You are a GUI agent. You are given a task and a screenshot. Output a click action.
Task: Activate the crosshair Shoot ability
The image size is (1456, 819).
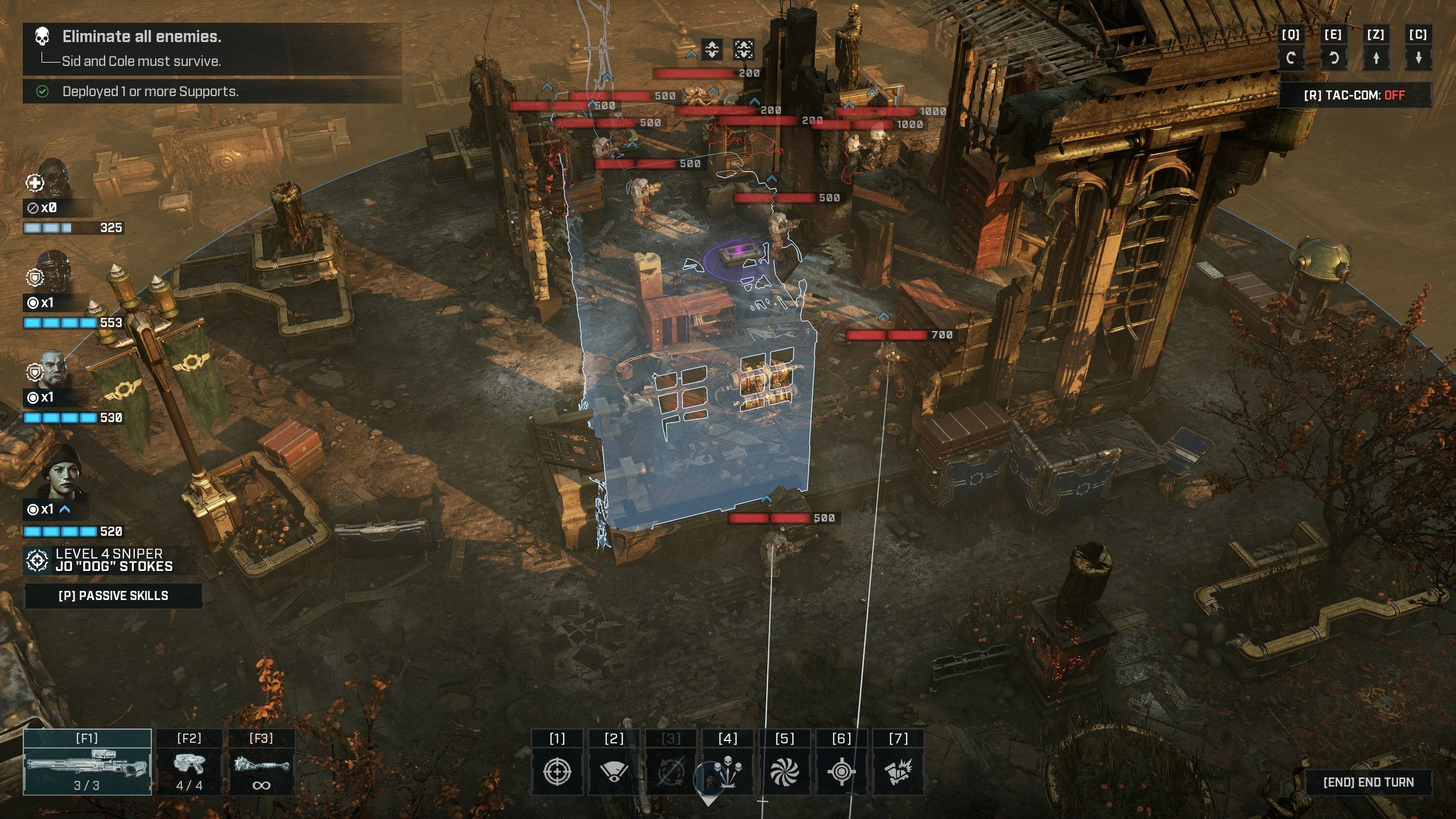coord(557,771)
